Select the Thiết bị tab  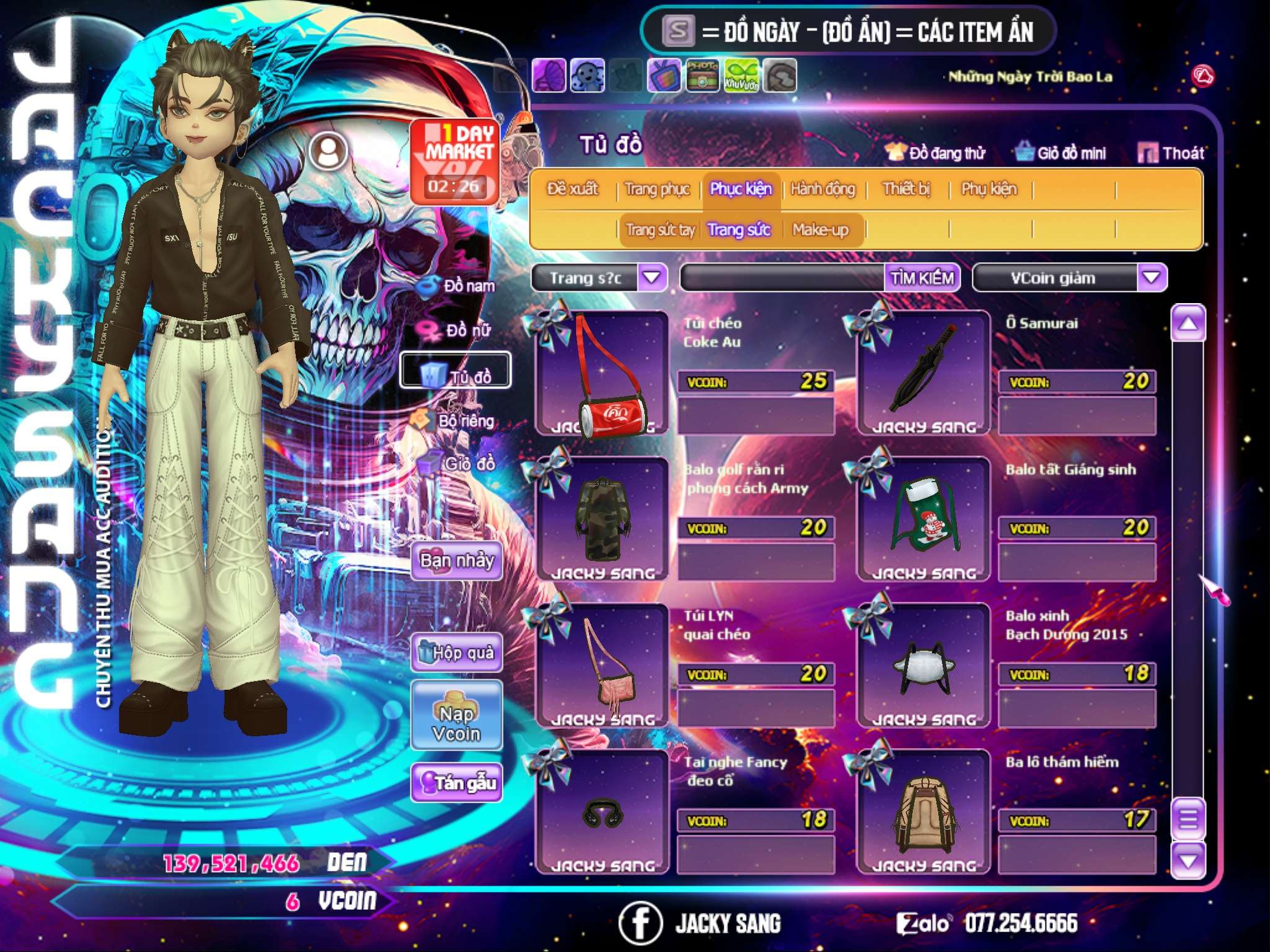click(906, 189)
